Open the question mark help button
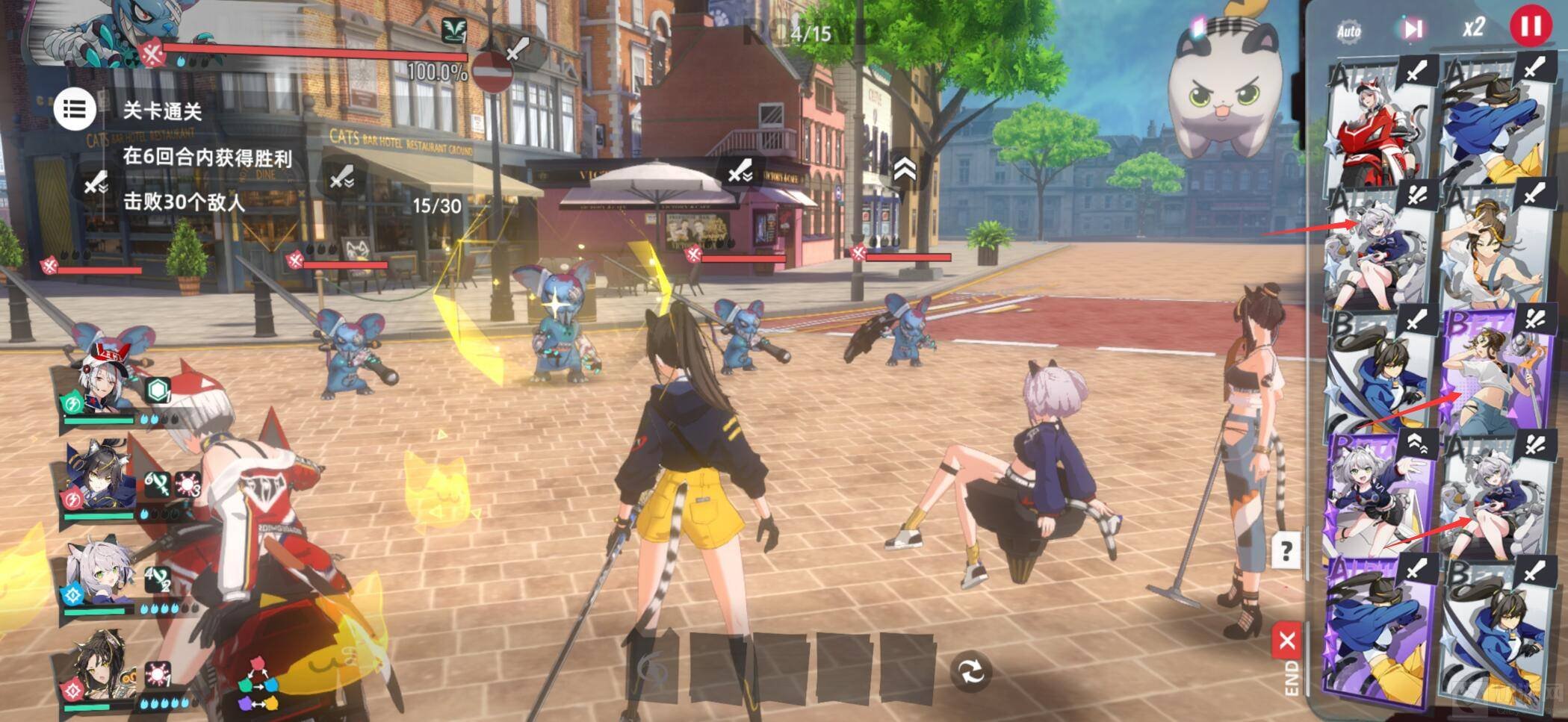The width and height of the screenshot is (1568, 722). 1286,552
